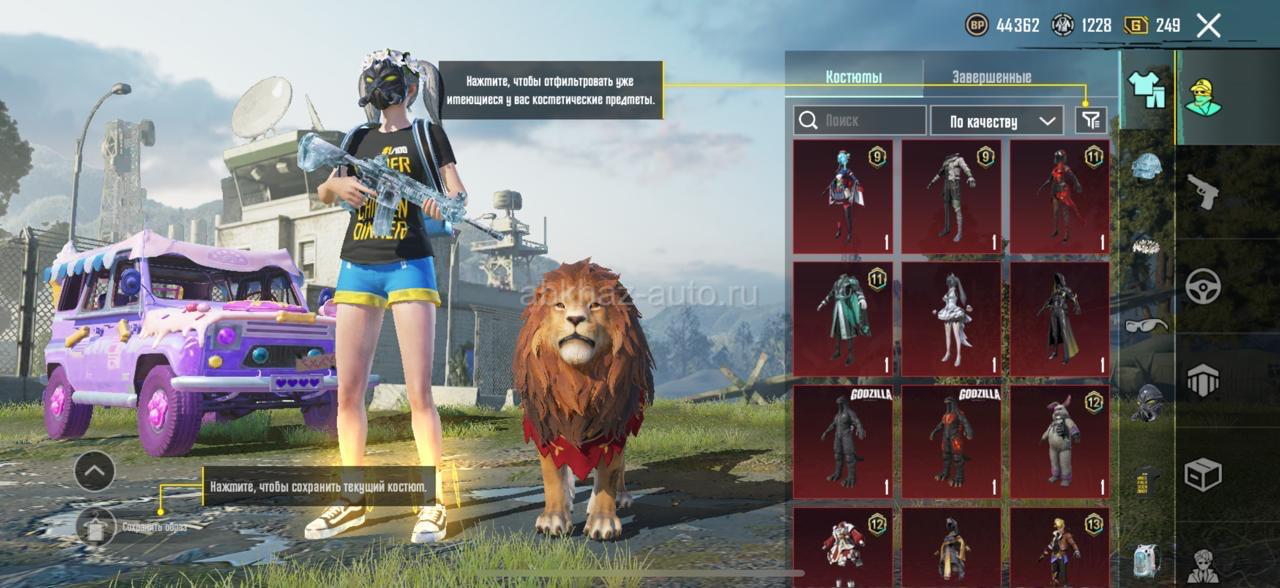Open the shirt and pants clothing tab
1280x588 pixels.
pos(1147,90)
